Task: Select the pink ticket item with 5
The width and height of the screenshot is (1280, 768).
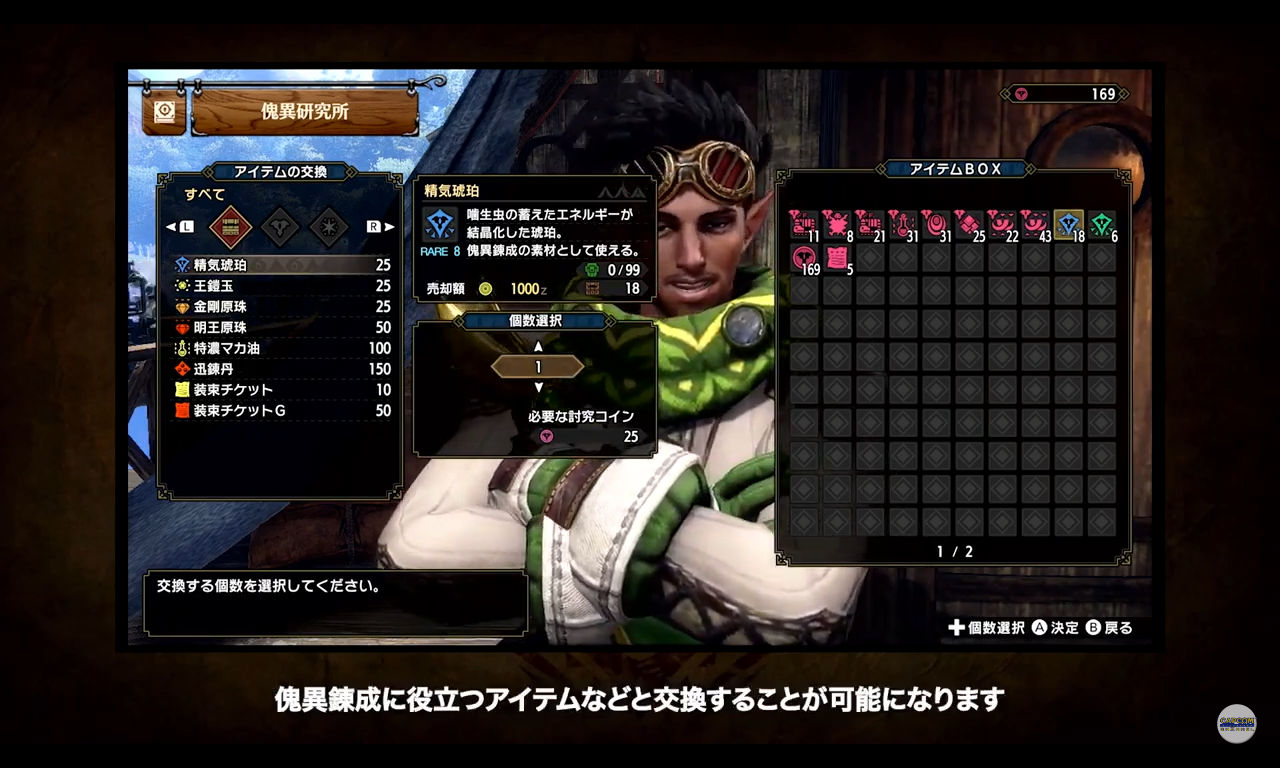Action: pos(837,258)
